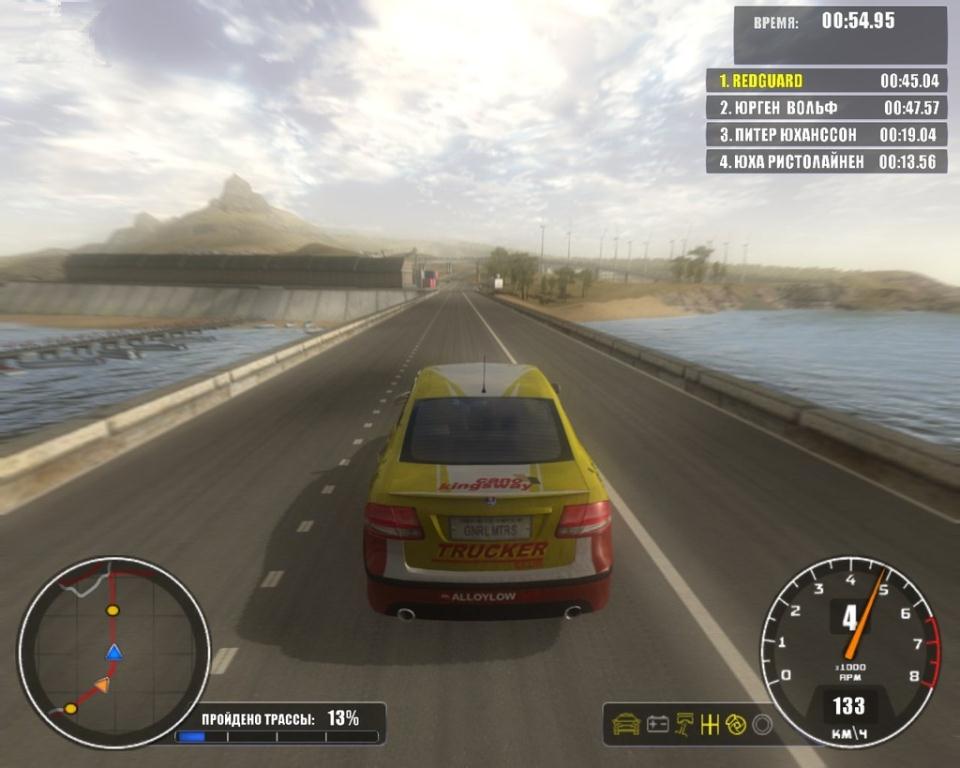Click the tire condition icon
The width and height of the screenshot is (960, 768).
coord(762,724)
